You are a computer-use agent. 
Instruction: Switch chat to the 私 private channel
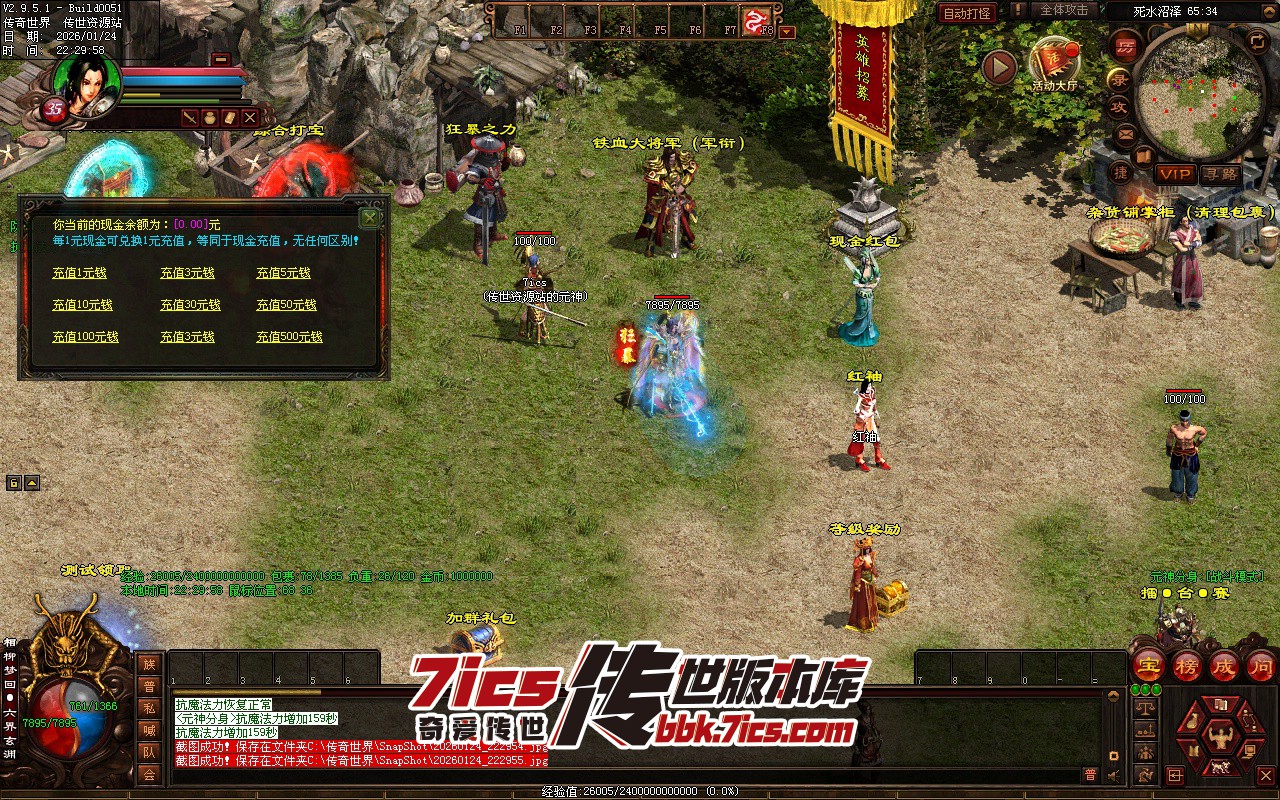coord(149,708)
